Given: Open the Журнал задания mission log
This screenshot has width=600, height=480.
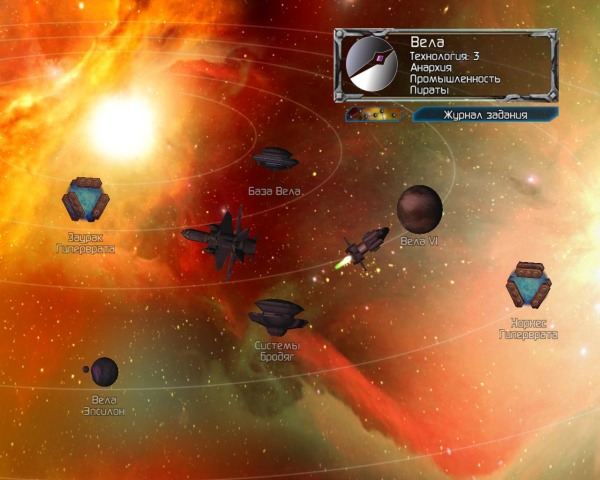Looking at the screenshot, I should (x=485, y=114).
